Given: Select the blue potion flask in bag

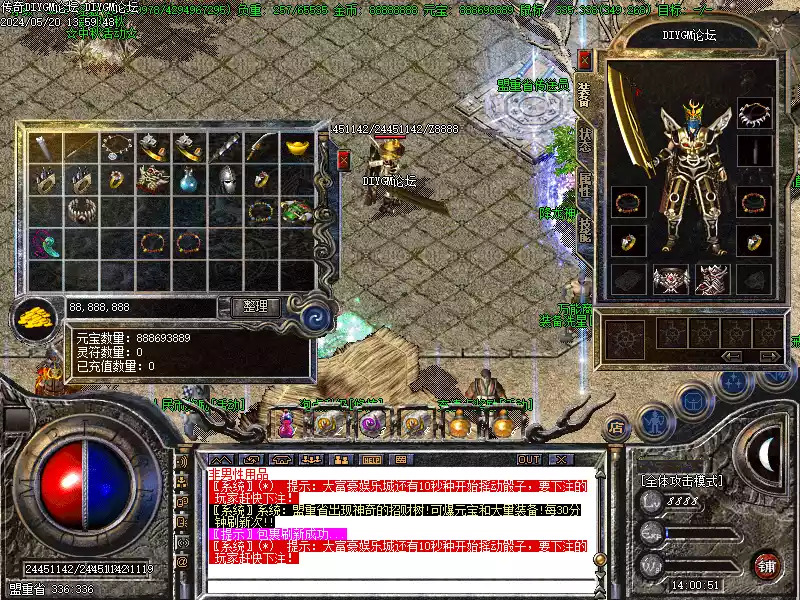Looking at the screenshot, I should 188,180.
